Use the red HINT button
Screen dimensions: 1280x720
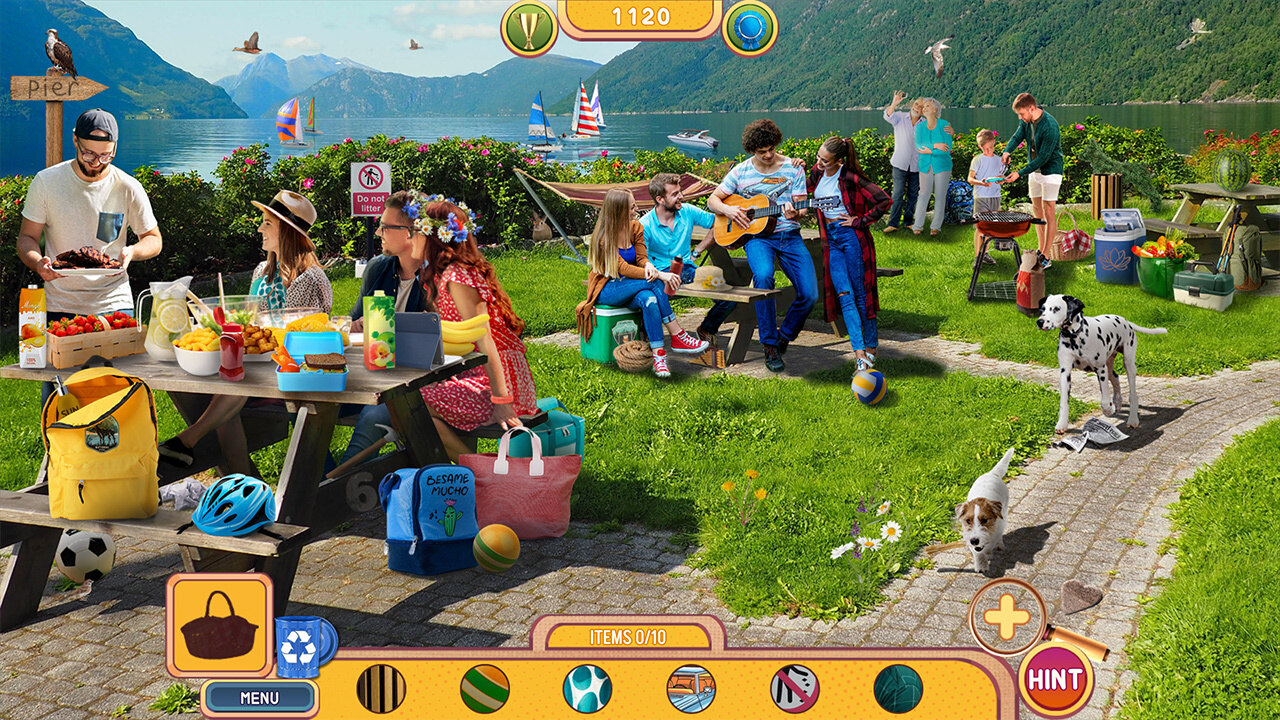coord(1055,680)
